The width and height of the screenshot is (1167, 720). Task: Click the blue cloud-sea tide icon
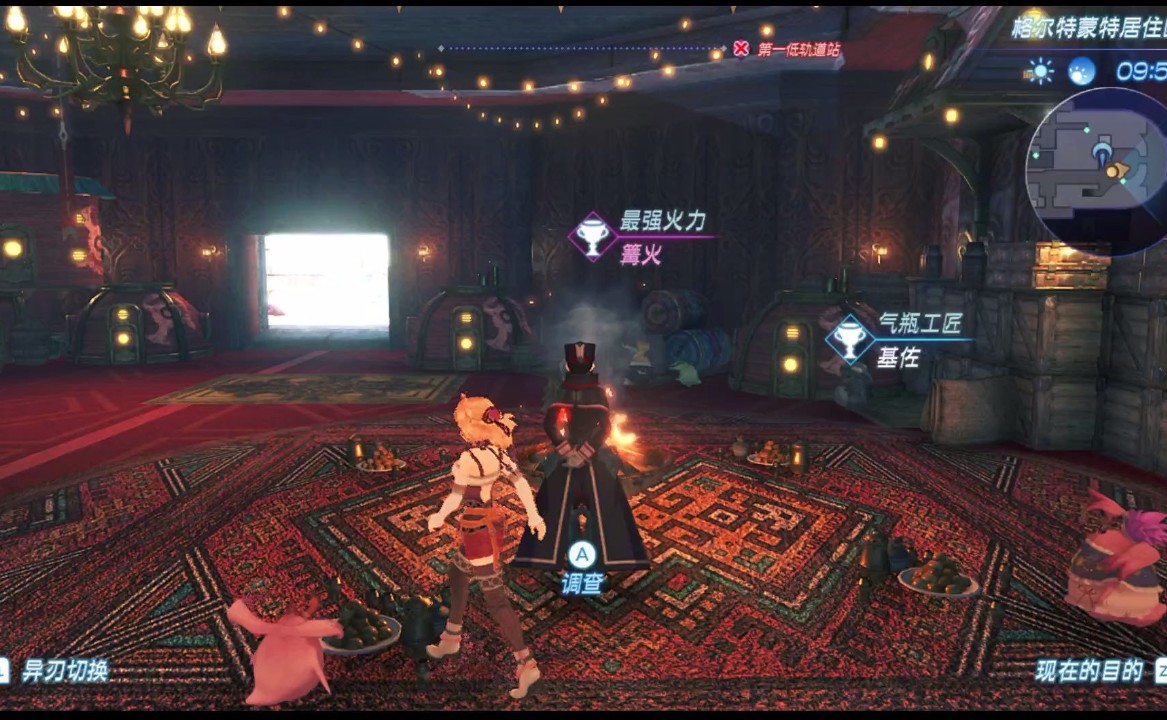click(x=1081, y=71)
